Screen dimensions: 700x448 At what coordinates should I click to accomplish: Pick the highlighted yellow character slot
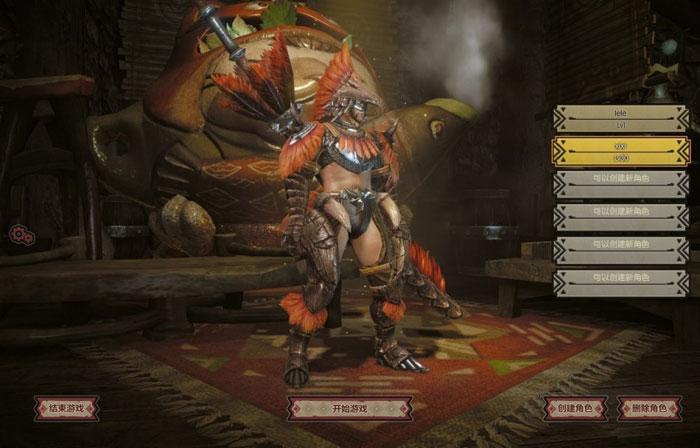[x=621, y=152]
